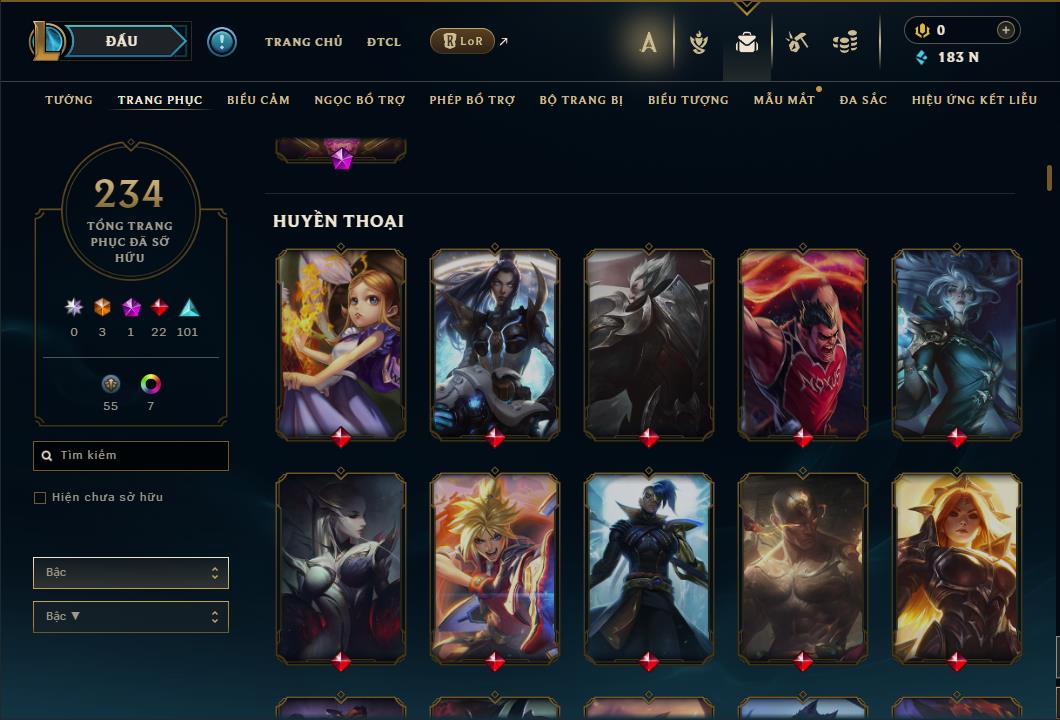The height and width of the screenshot is (720, 1060).
Task: Select the skin with the Noxus heart shirt
Action: point(803,343)
